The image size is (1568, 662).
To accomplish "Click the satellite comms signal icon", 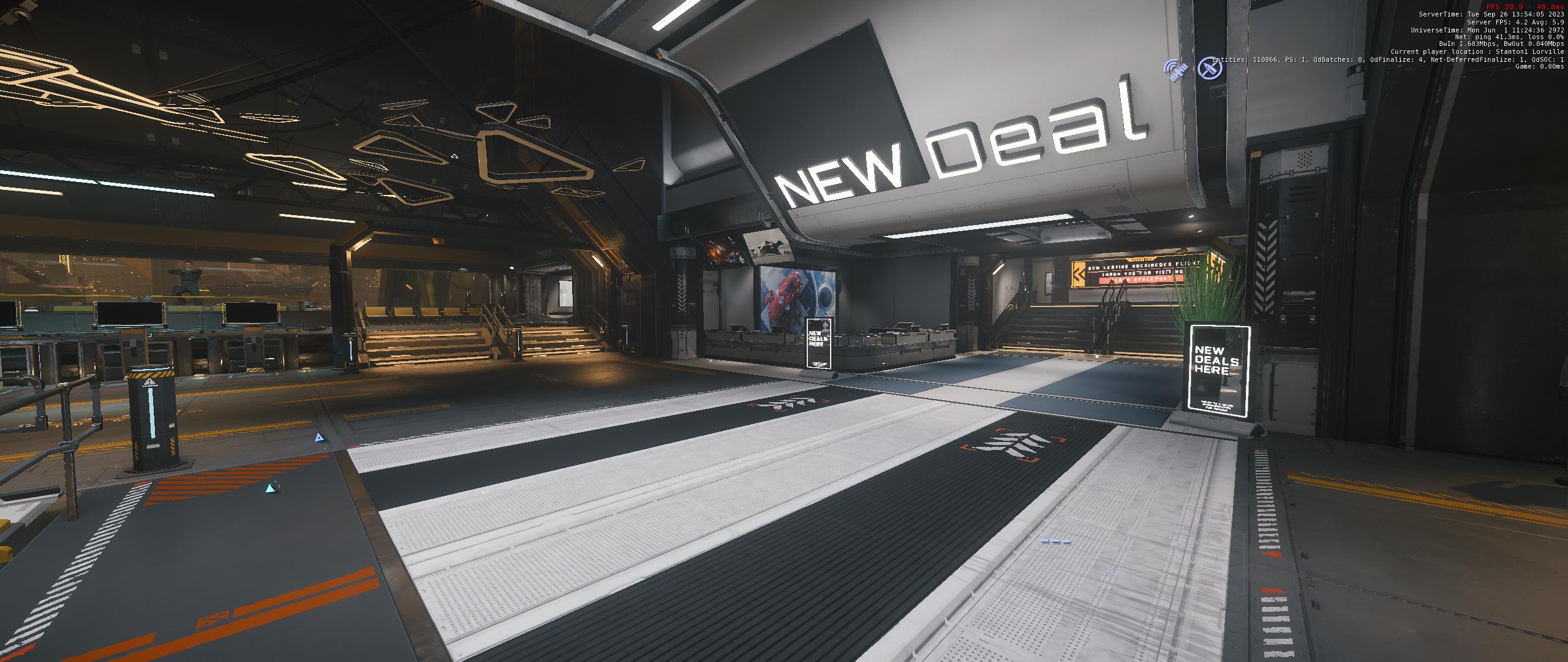I will coord(1175,71).
